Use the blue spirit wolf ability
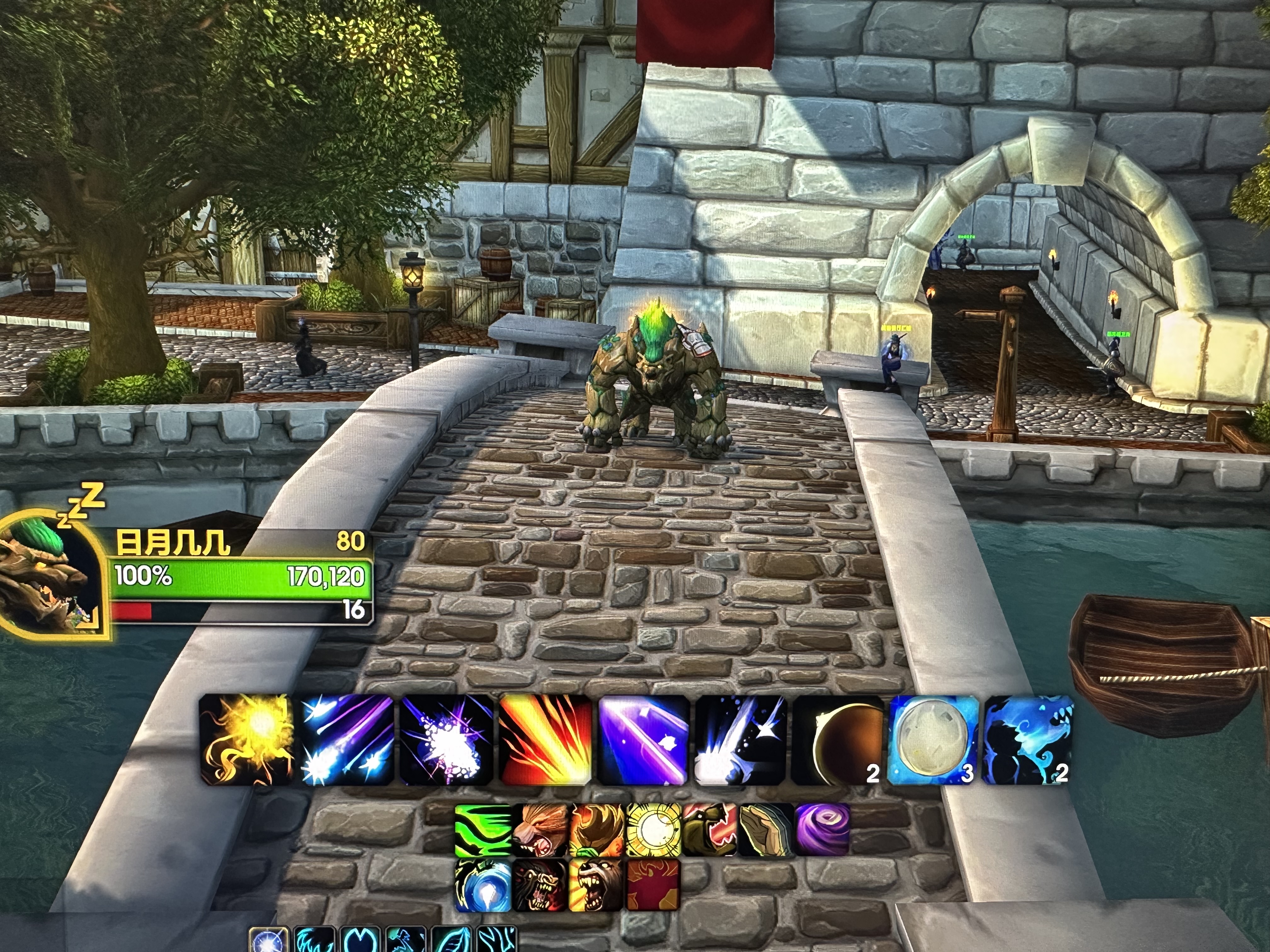This screenshot has height=952, width=1270. [1028, 740]
